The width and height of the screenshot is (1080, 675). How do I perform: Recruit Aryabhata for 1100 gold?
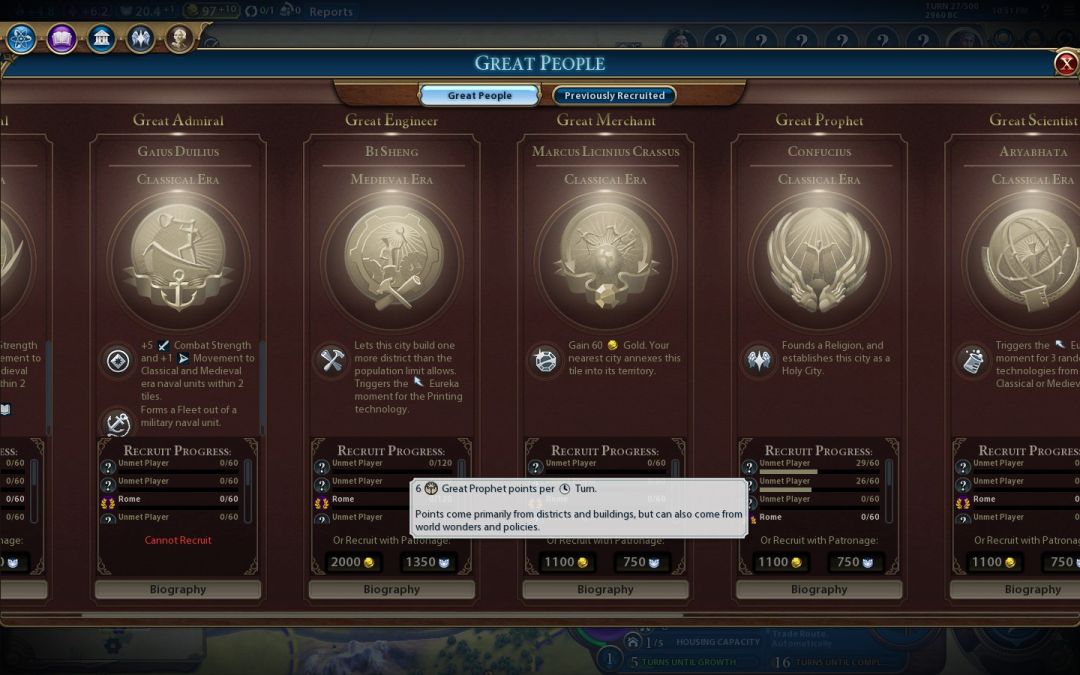[x=994, y=562]
